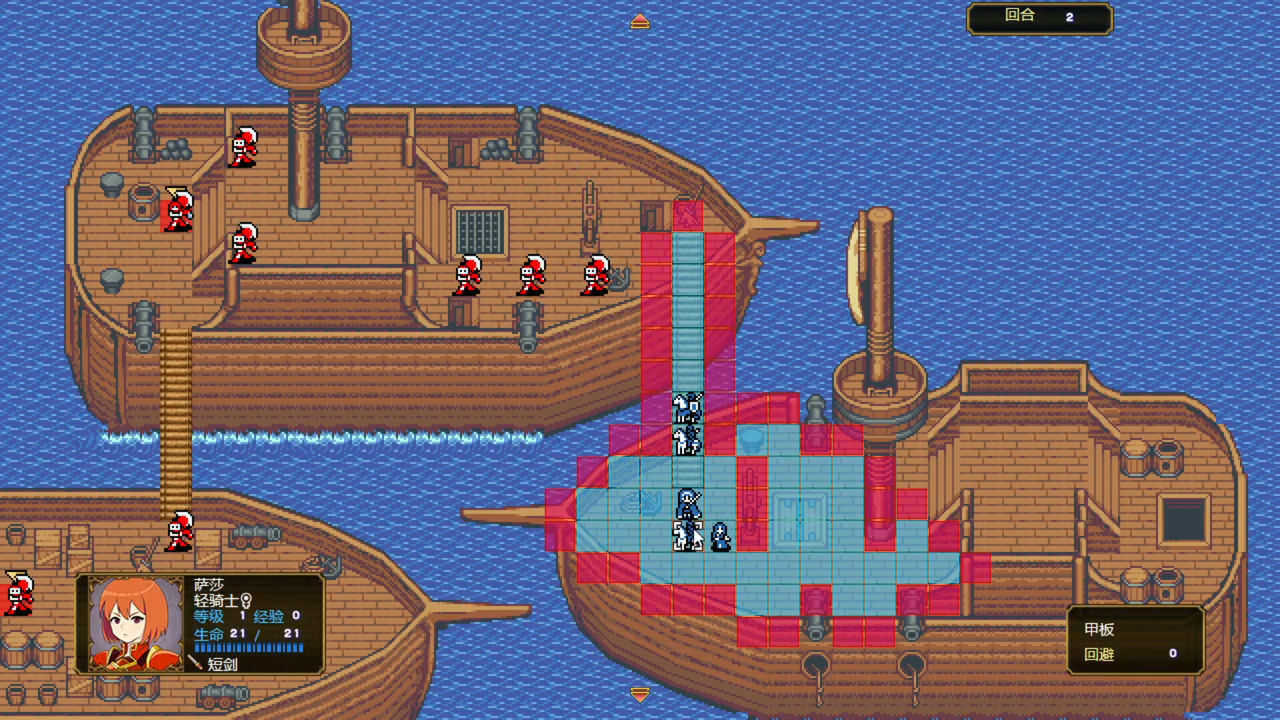Click the upward map scroll arrow
The height and width of the screenshot is (720, 1280).
coord(640,21)
